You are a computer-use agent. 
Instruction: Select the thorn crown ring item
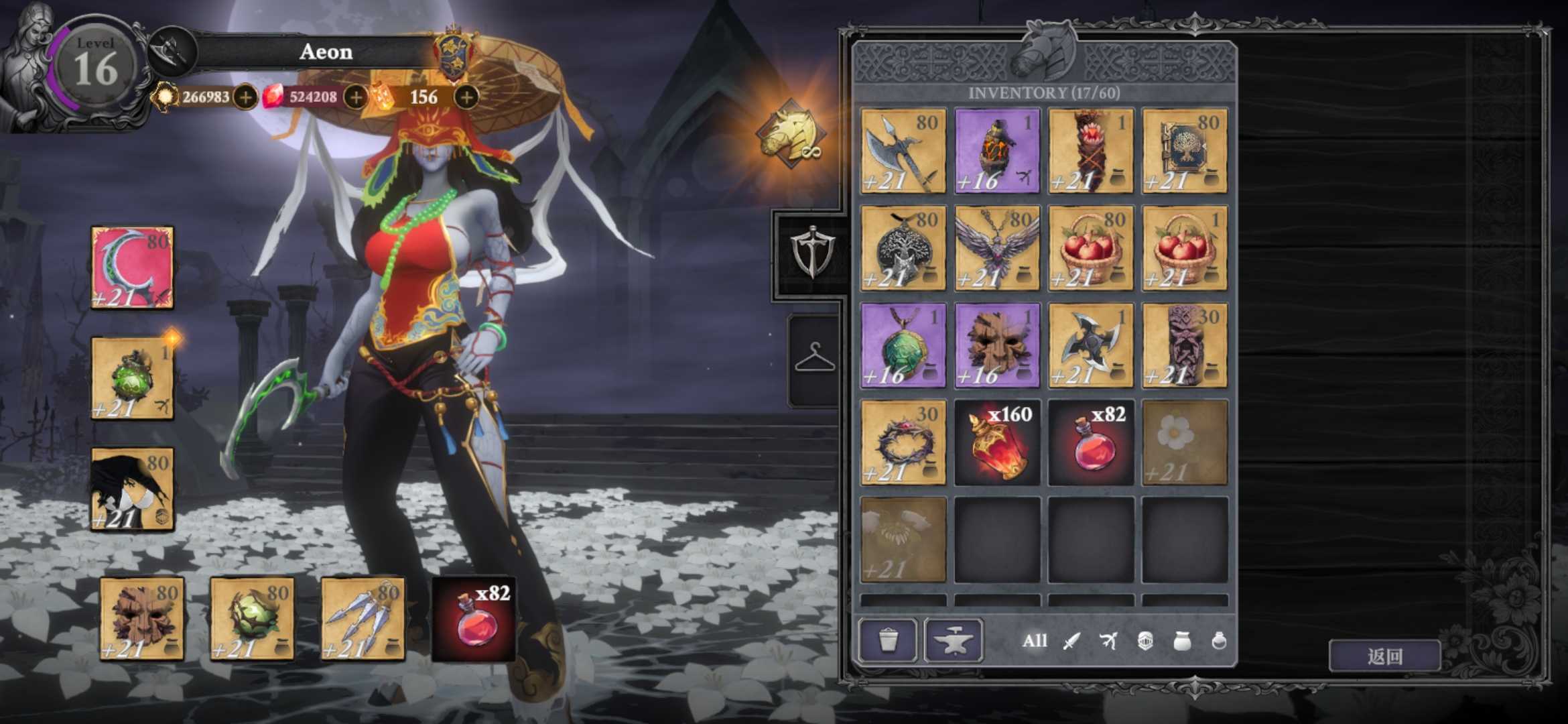903,442
